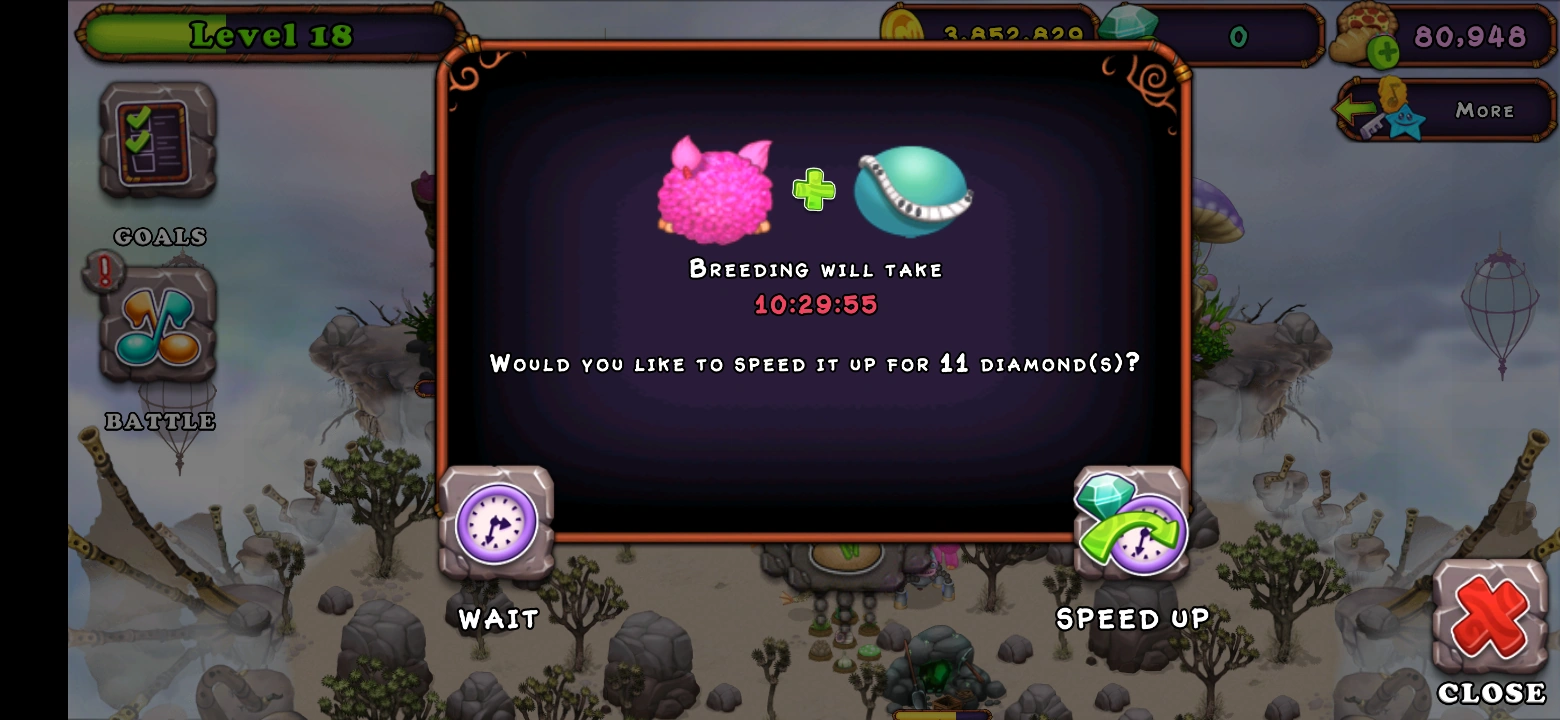Select the Wait clock icon
The height and width of the screenshot is (720, 1560).
pyautogui.click(x=495, y=521)
